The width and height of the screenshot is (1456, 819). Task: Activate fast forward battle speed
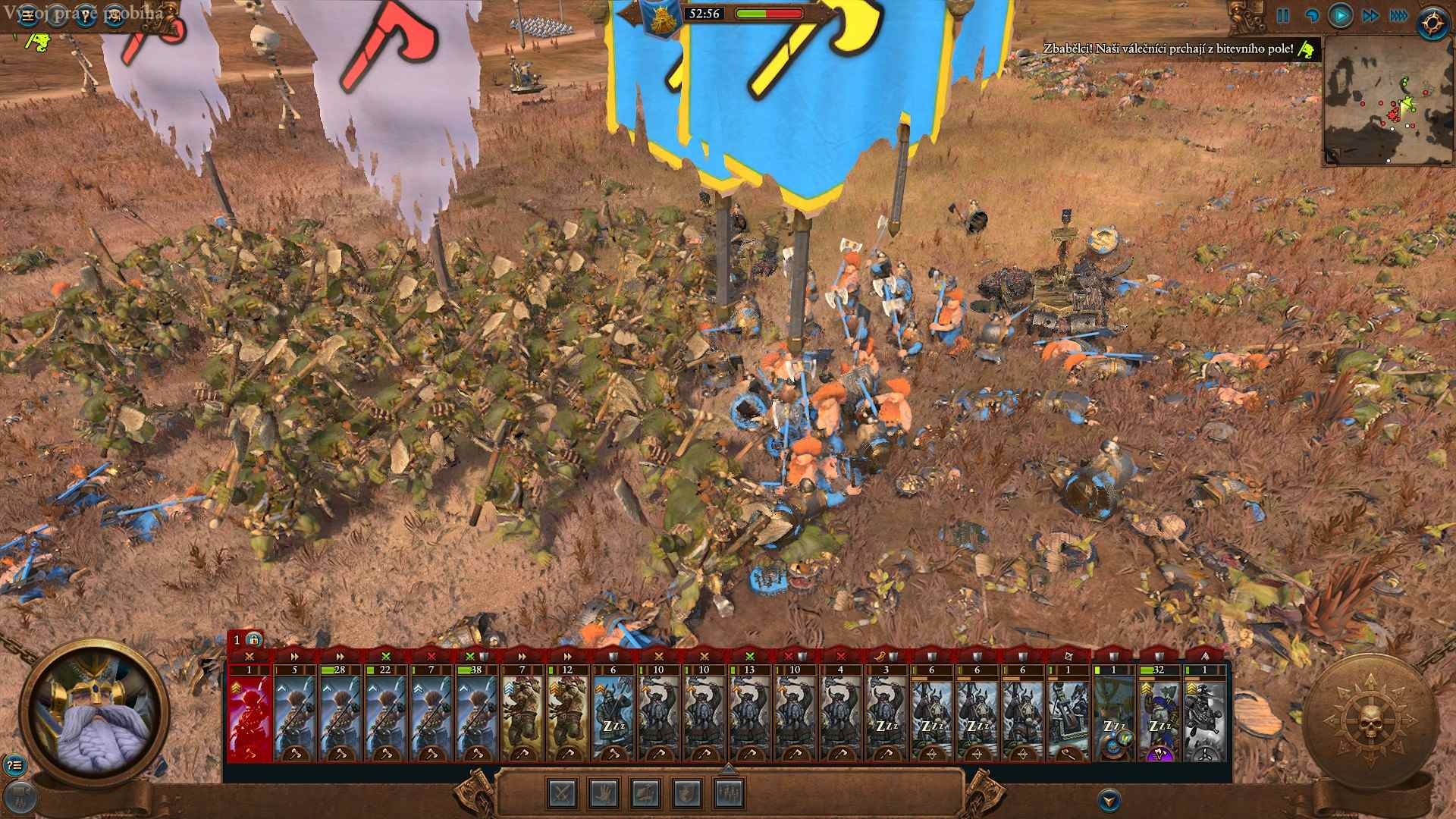[1370, 15]
